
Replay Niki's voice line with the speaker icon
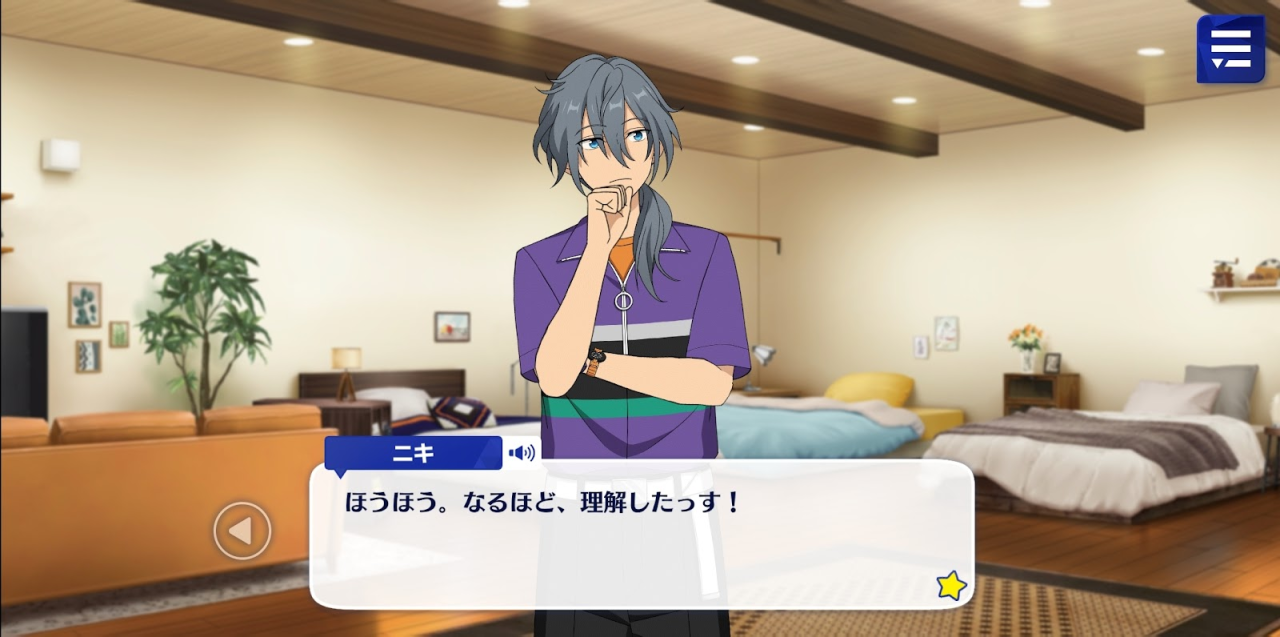pyautogui.click(x=522, y=453)
